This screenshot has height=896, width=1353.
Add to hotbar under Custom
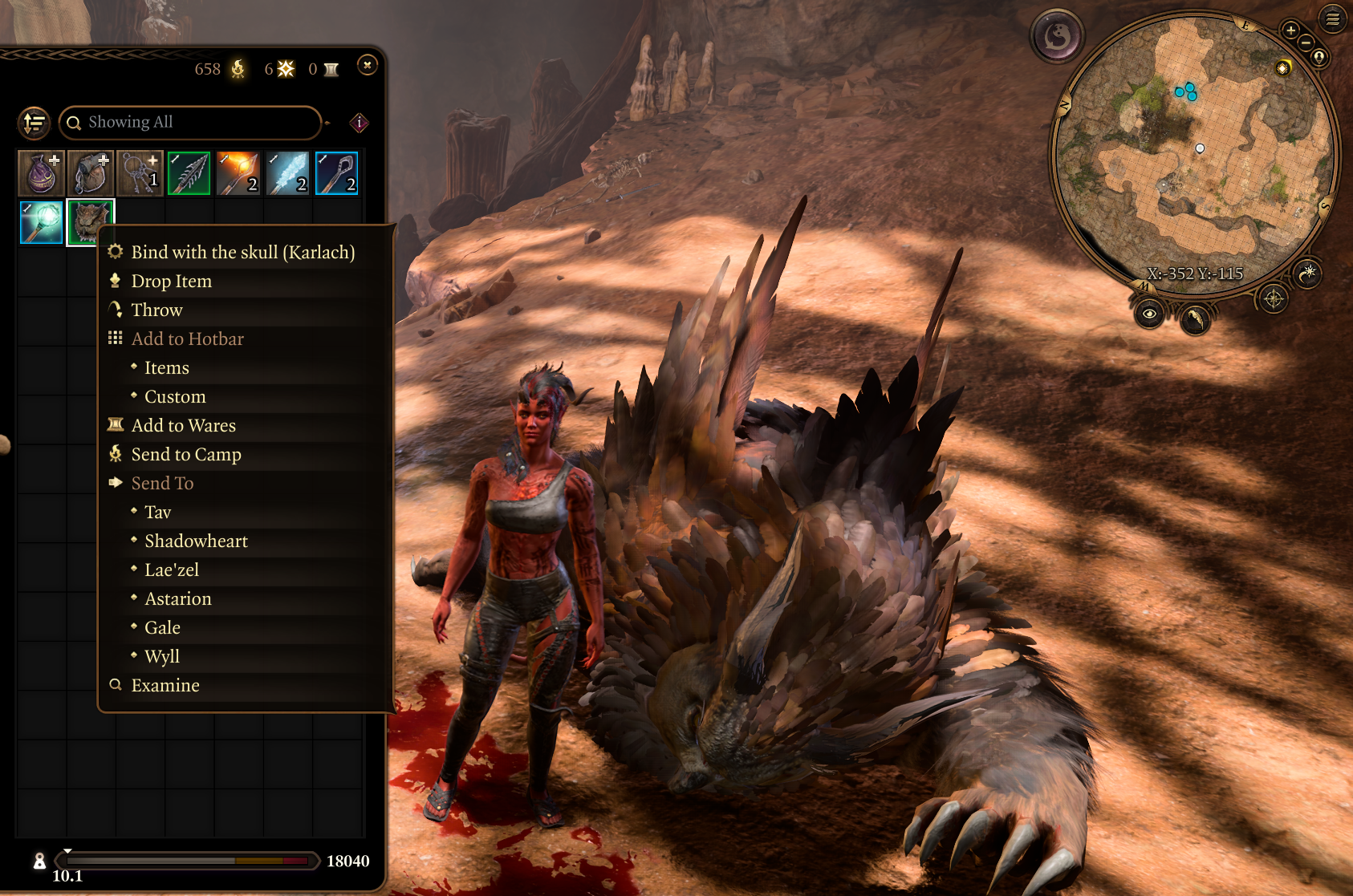point(175,397)
